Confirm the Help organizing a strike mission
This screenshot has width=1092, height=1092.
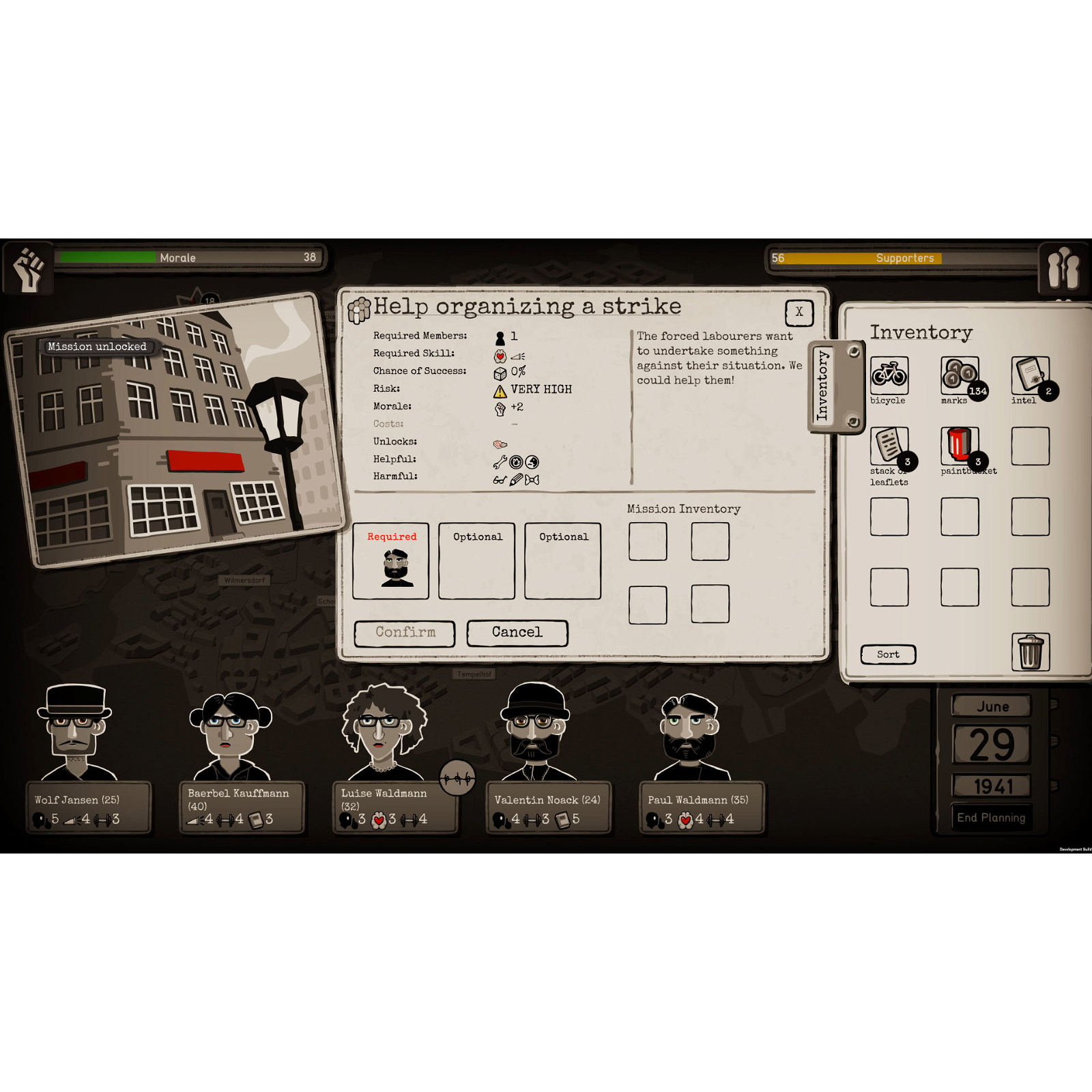pos(404,633)
